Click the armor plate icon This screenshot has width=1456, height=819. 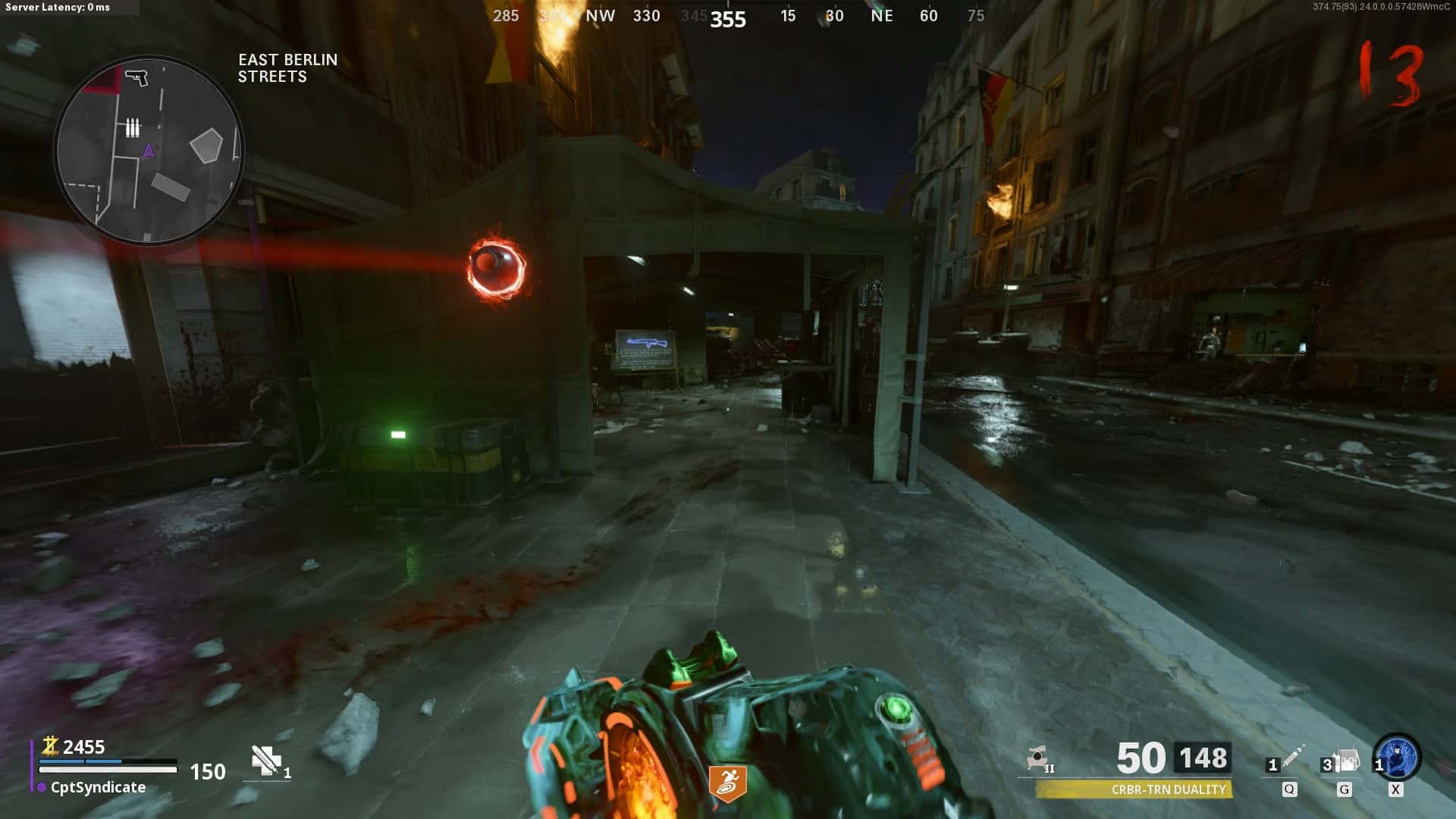tap(266, 760)
